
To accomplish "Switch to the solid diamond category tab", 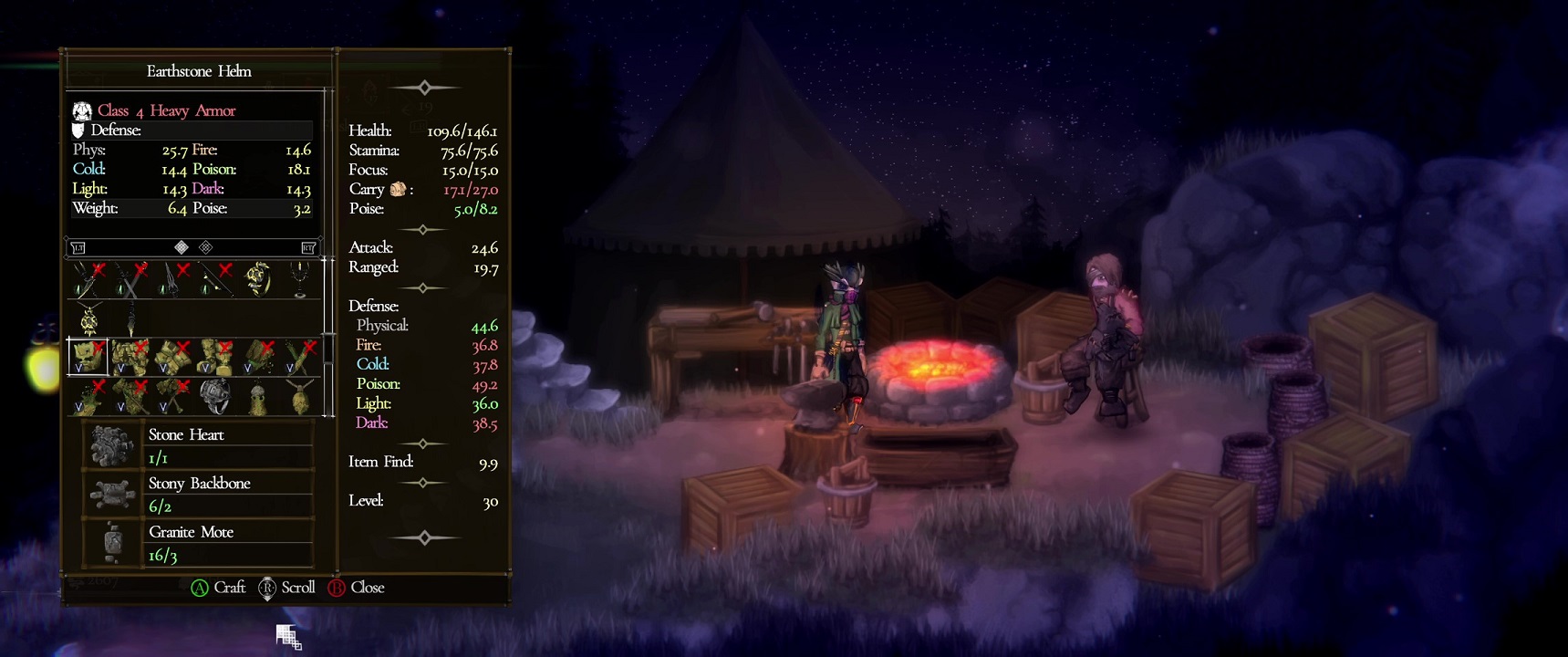I will [182, 247].
